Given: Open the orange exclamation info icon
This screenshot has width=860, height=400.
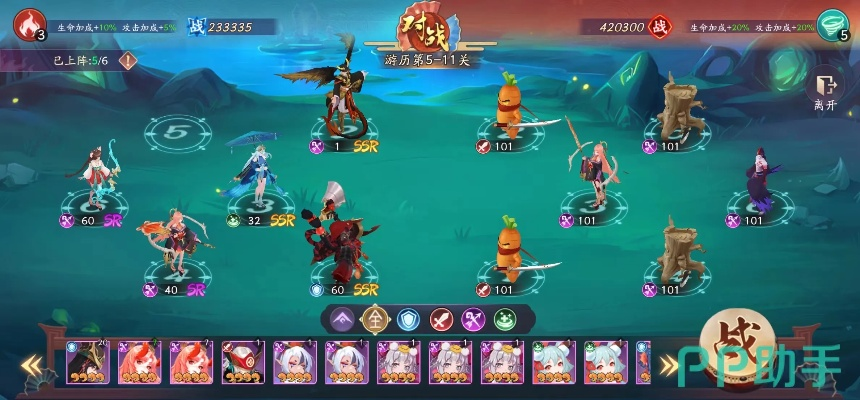Looking at the screenshot, I should (129, 60).
